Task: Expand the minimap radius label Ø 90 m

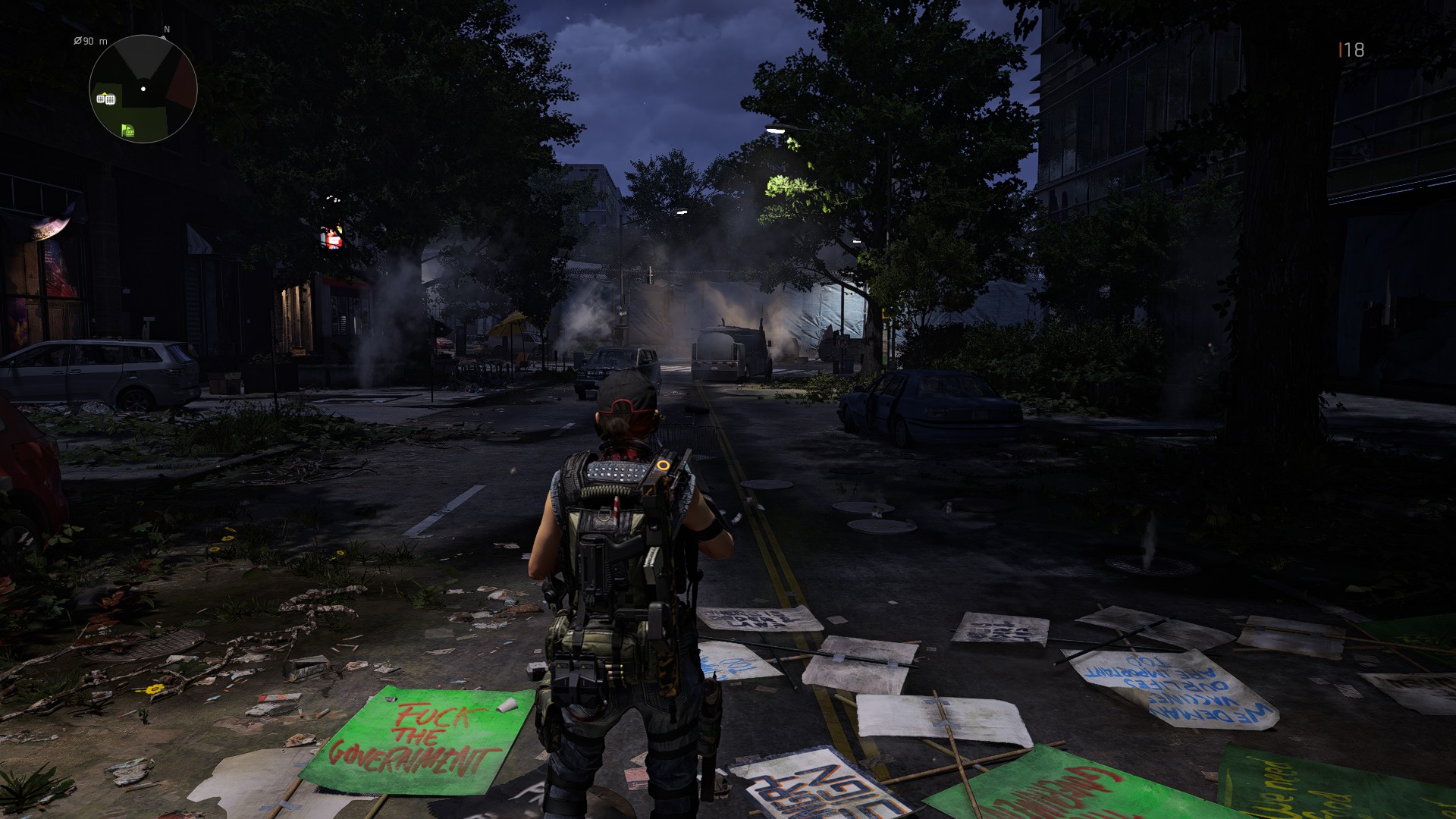Action: [x=90, y=42]
